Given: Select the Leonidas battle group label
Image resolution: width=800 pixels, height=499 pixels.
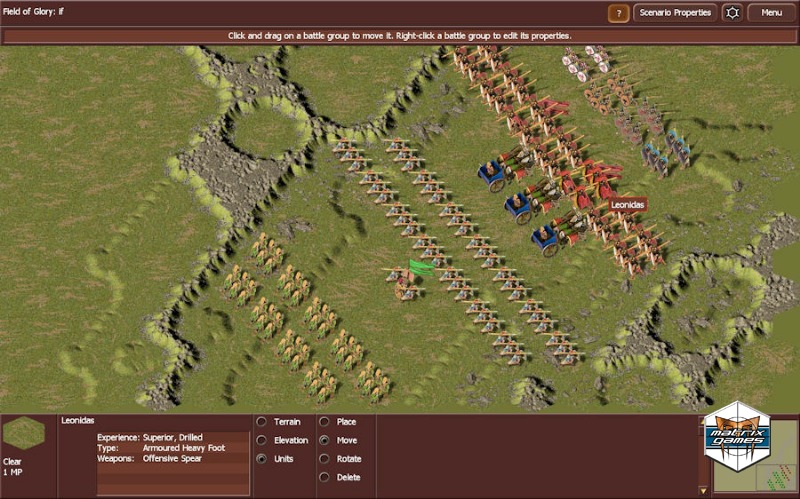Looking at the screenshot, I should pos(629,204).
